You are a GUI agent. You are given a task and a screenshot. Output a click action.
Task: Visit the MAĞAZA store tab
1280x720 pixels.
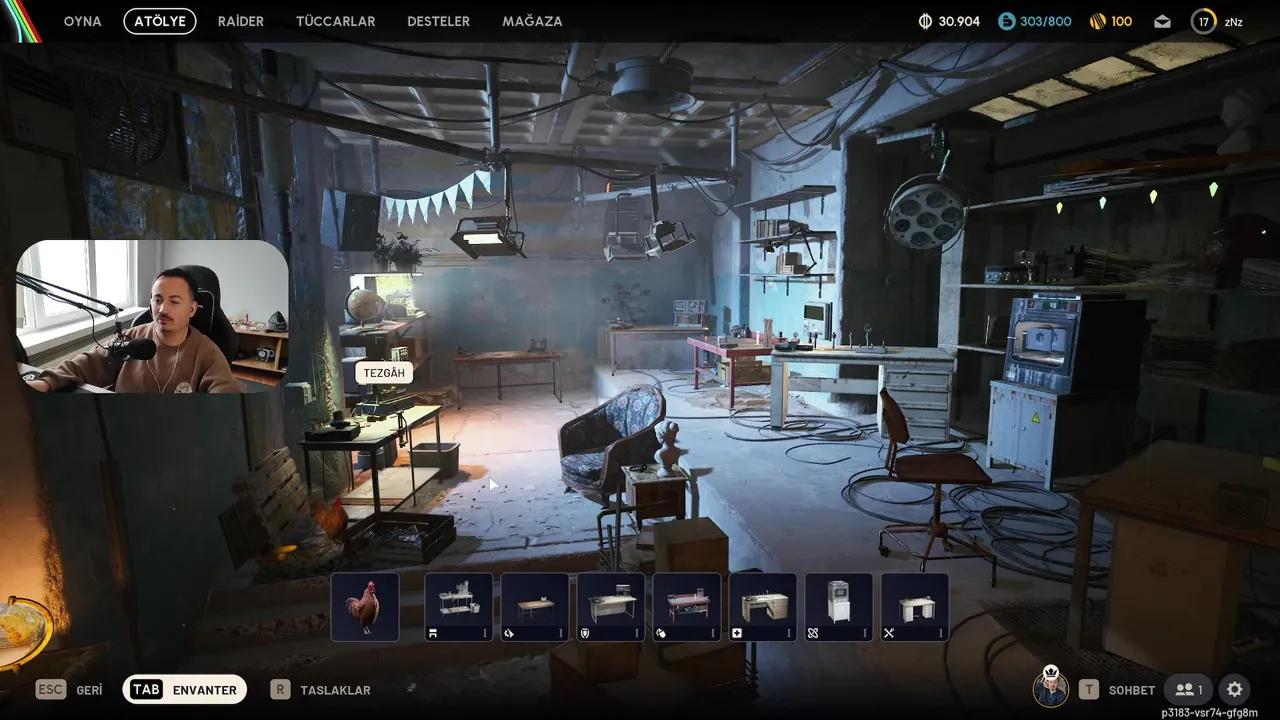click(532, 21)
